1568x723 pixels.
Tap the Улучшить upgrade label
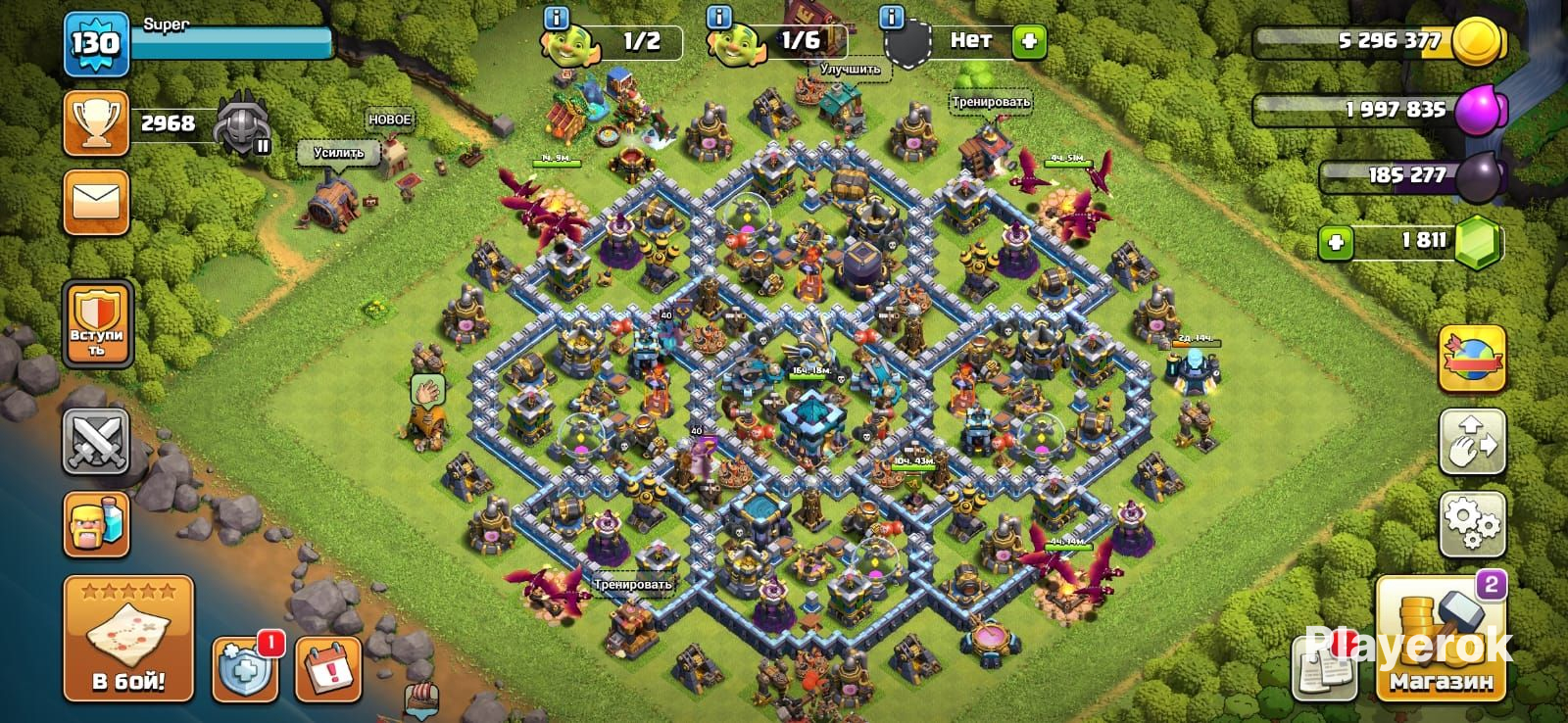point(850,70)
